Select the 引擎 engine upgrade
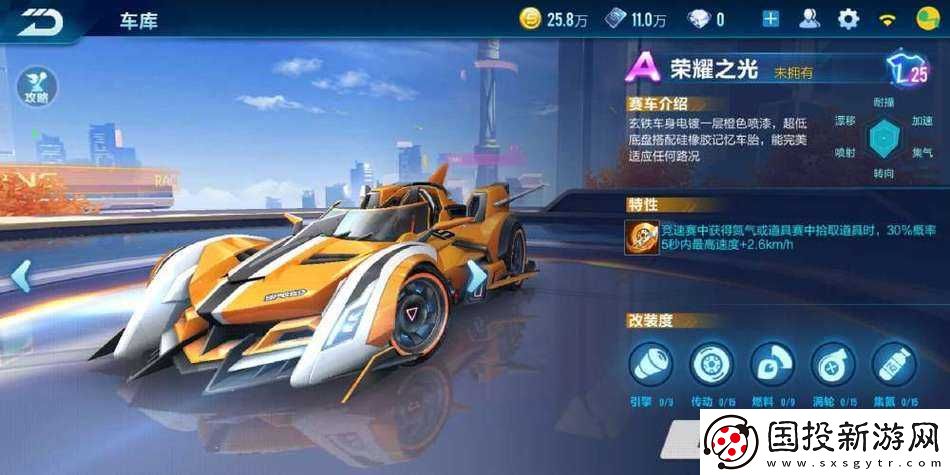The width and height of the screenshot is (950, 475). tap(650, 363)
